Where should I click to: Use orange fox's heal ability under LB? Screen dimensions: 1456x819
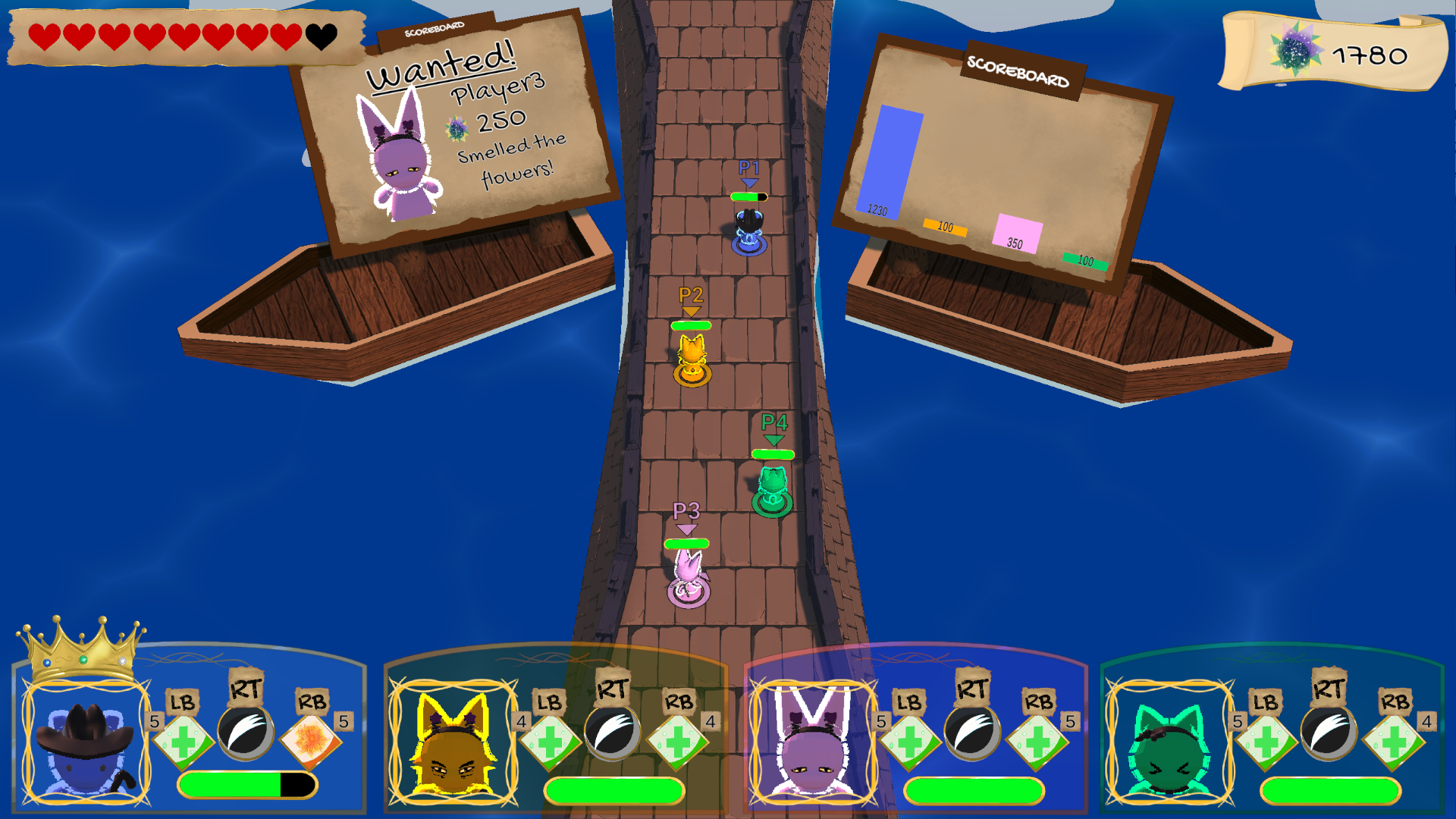(x=550, y=740)
